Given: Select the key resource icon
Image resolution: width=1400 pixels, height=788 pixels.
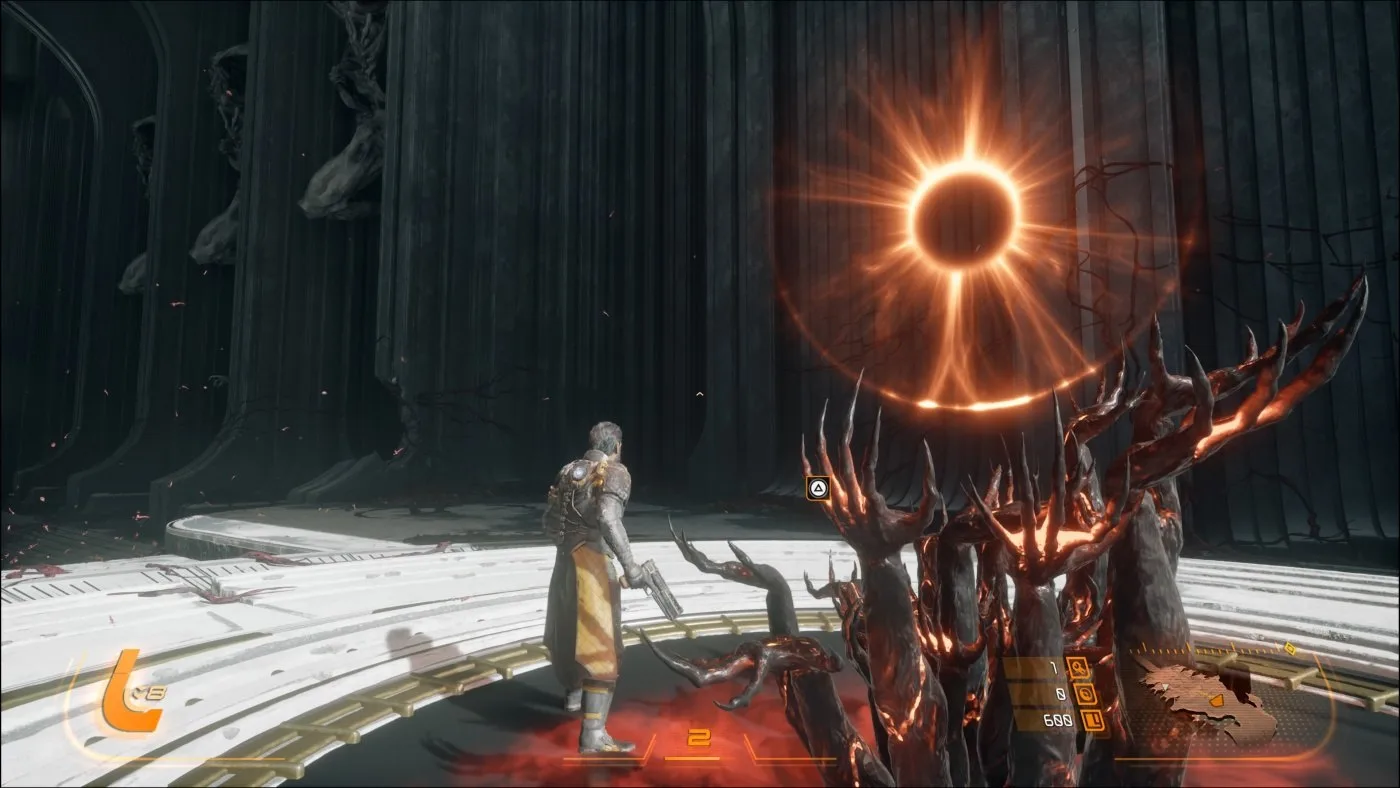Looking at the screenshot, I should (x=1080, y=668).
